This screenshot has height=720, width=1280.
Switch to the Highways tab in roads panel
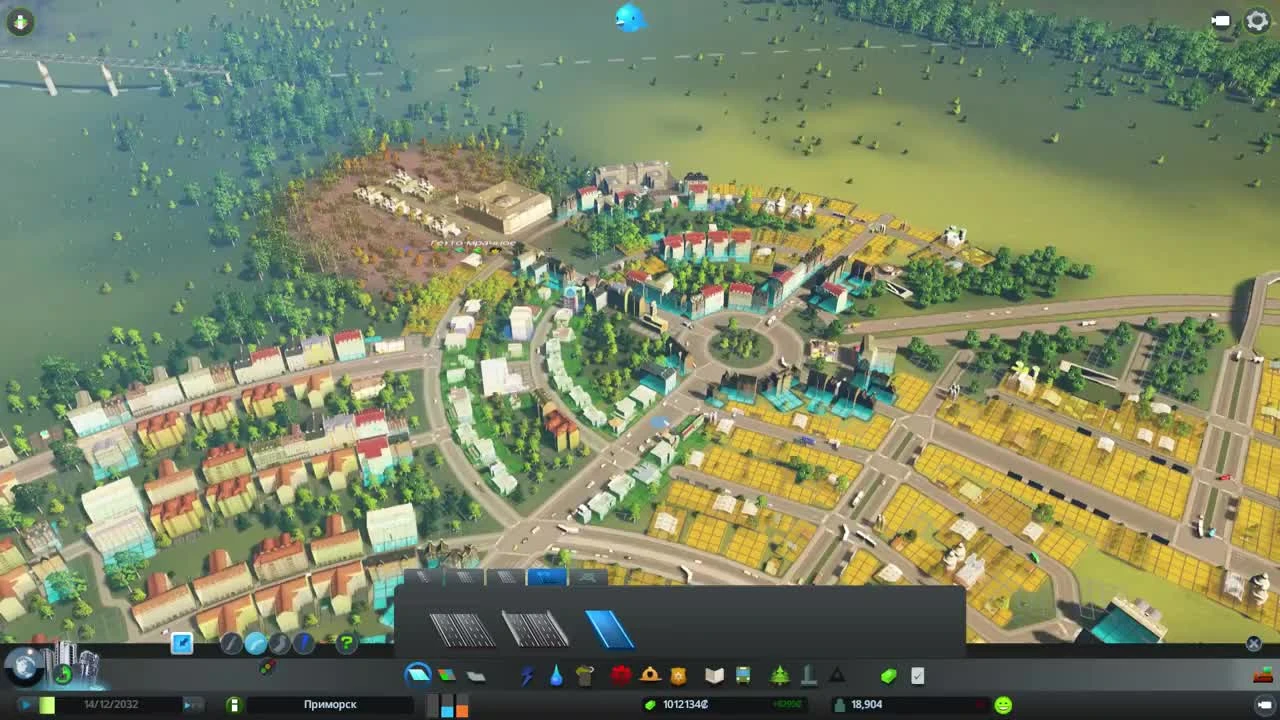pos(546,577)
